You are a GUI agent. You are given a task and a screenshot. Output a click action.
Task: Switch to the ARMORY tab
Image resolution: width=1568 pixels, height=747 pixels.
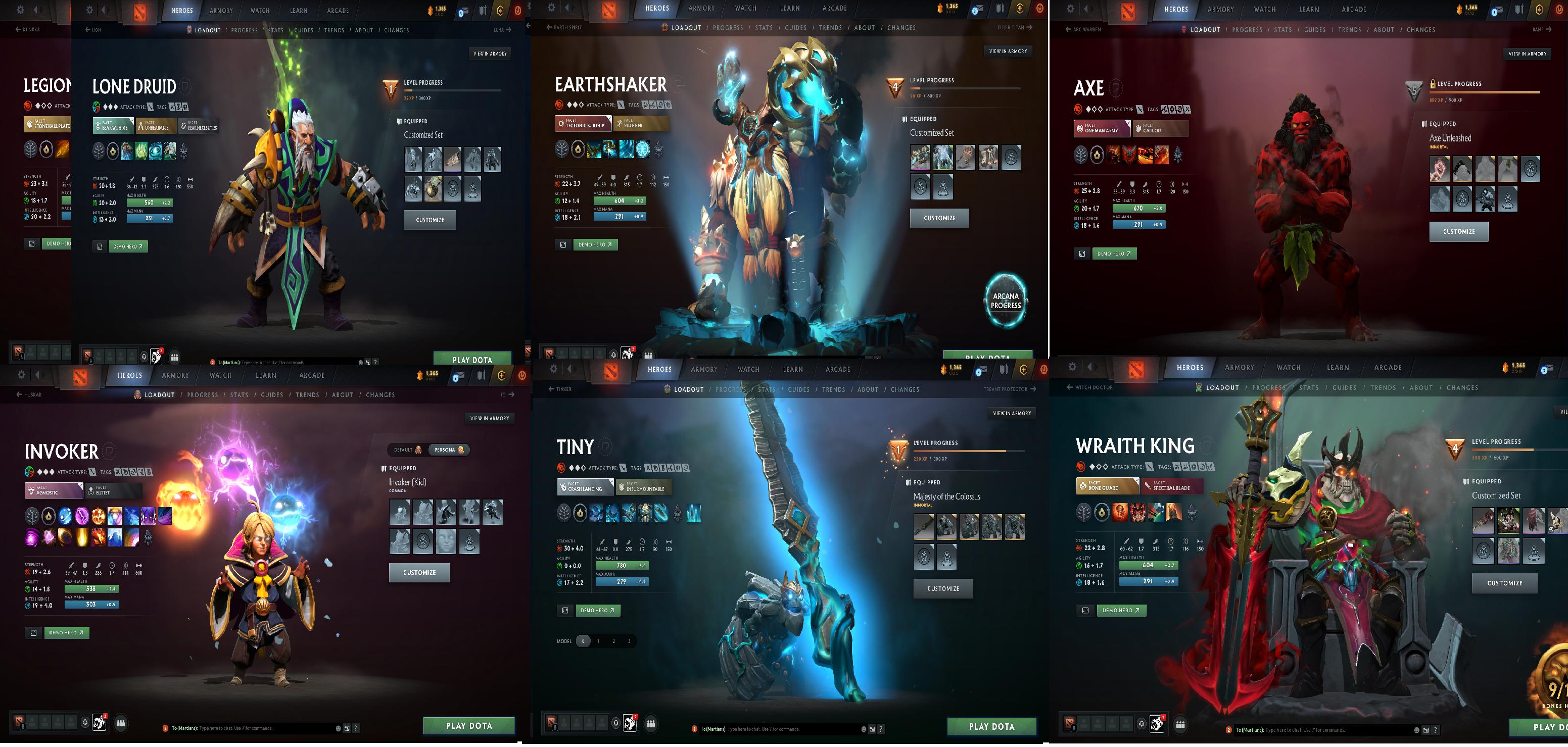(x=222, y=10)
